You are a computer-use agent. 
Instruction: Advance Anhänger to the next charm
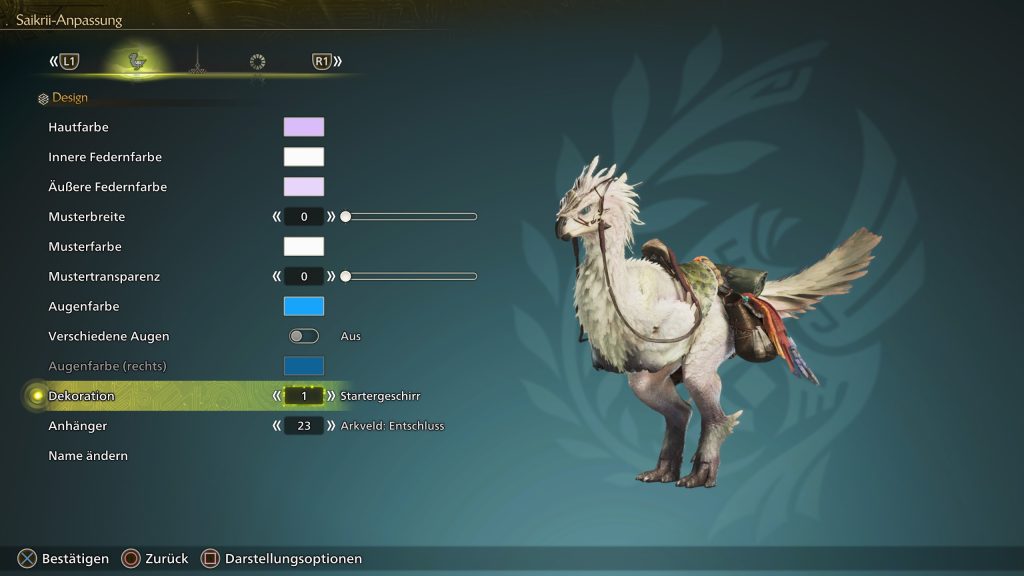[x=331, y=426]
